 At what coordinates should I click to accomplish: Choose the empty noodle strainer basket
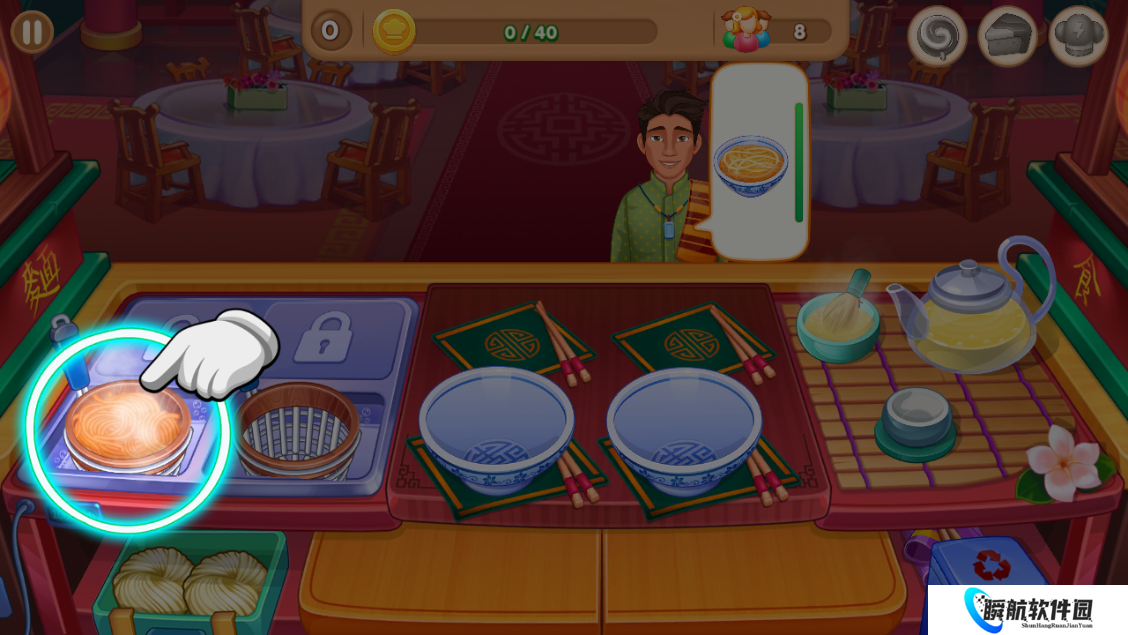click(297, 430)
